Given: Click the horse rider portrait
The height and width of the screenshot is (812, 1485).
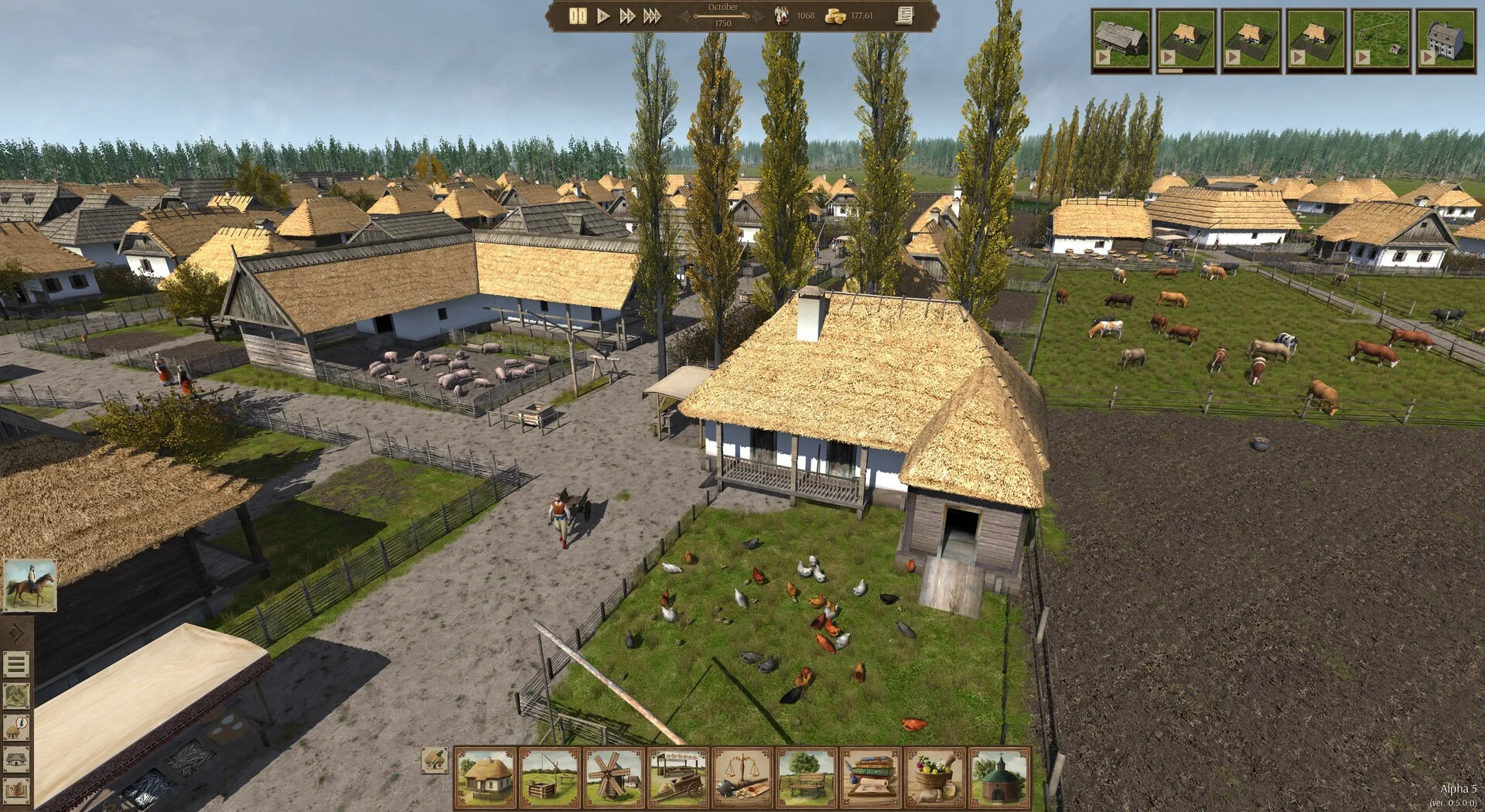Looking at the screenshot, I should pyautogui.click(x=30, y=585).
